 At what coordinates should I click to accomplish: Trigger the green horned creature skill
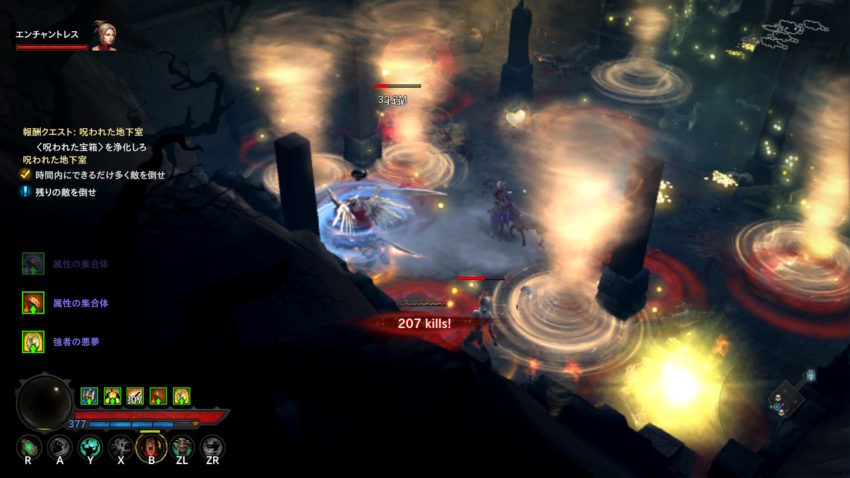(x=182, y=447)
